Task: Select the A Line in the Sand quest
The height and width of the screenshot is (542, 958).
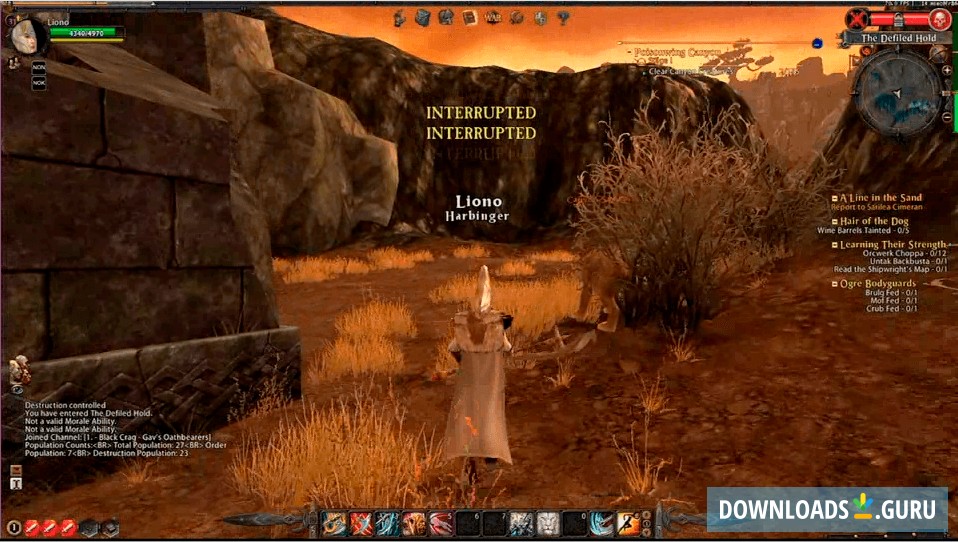Action: pos(880,198)
